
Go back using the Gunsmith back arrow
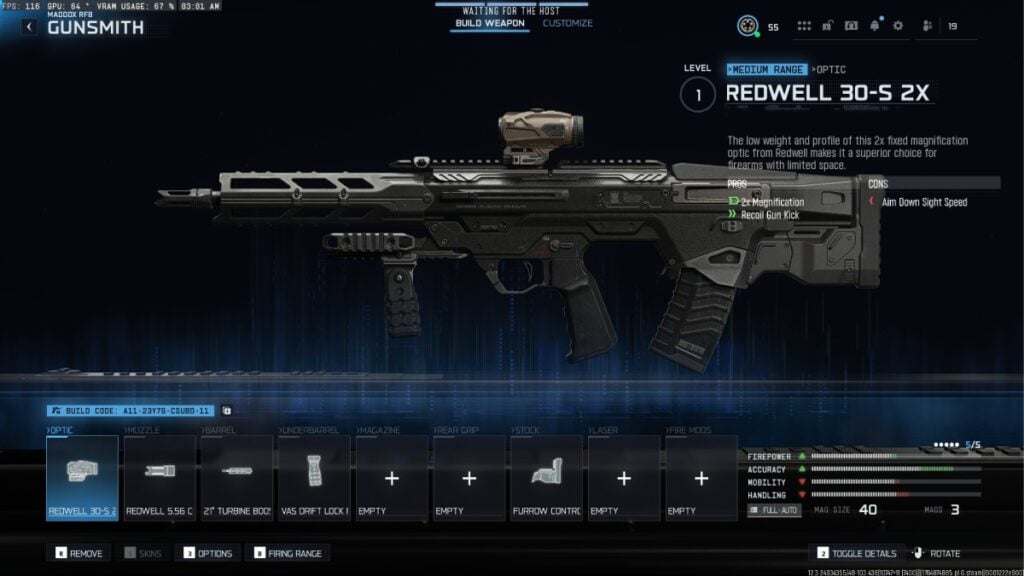click(x=29, y=27)
